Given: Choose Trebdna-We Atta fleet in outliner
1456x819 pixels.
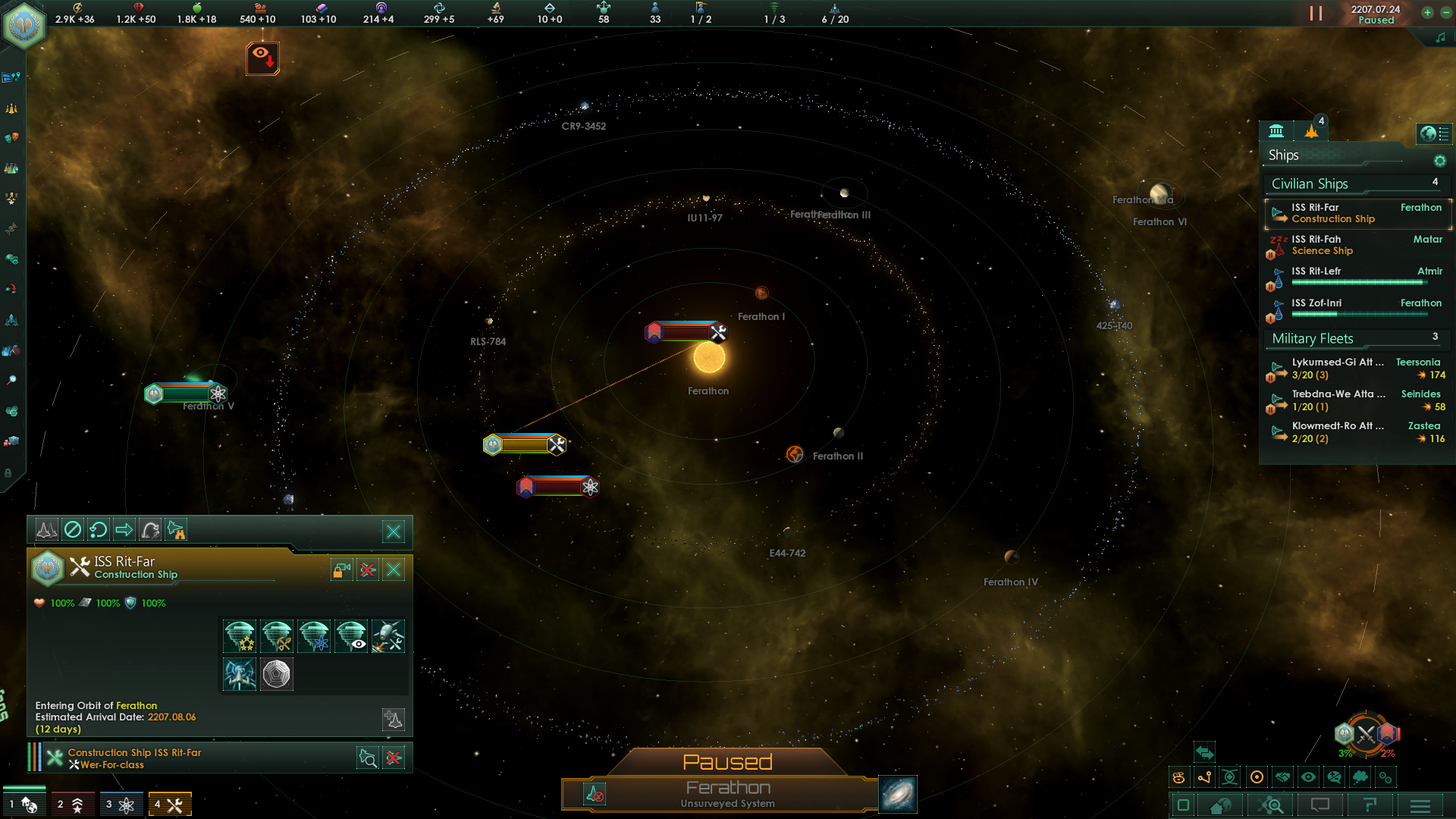Looking at the screenshot, I should tap(1356, 400).
